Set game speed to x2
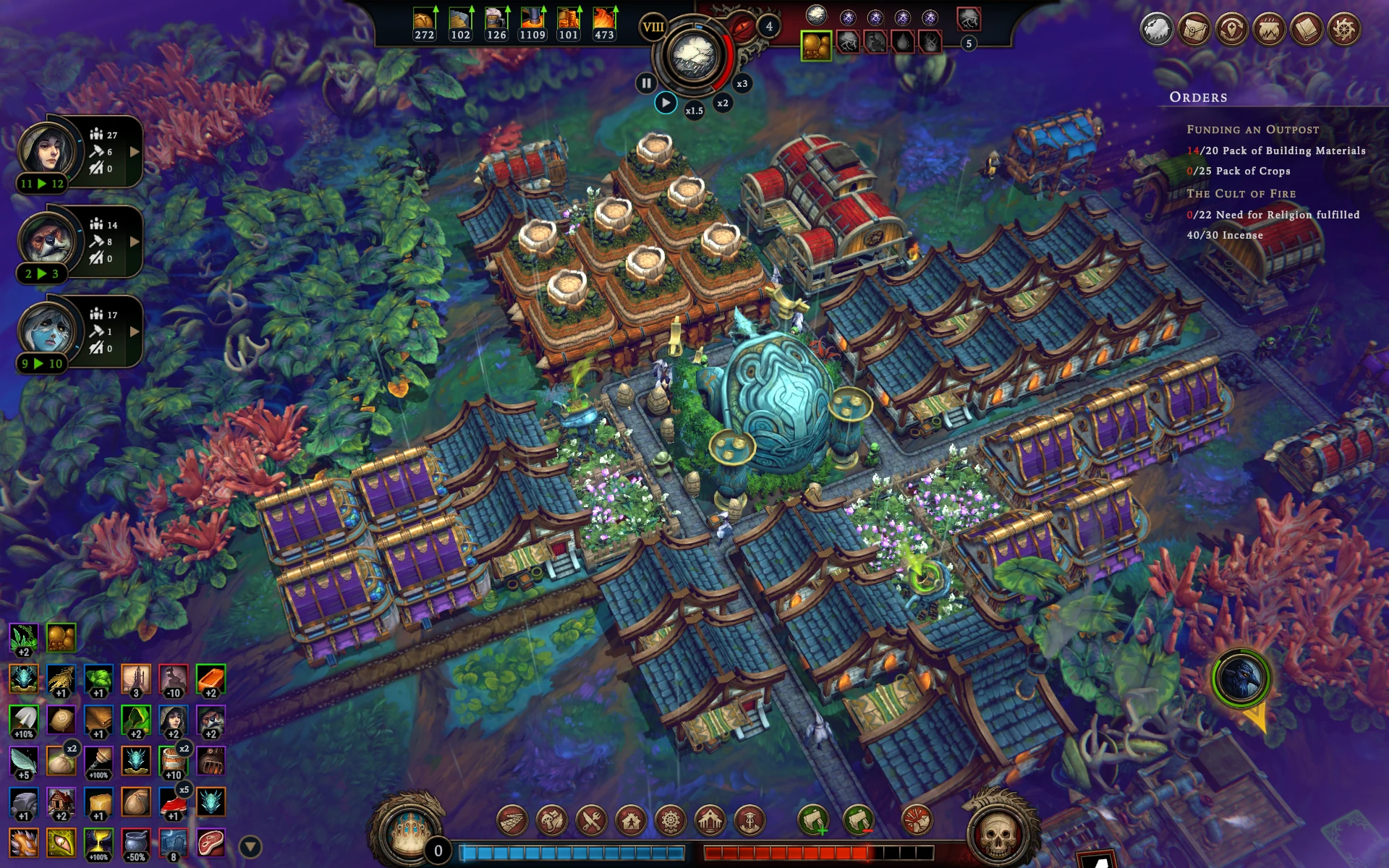The height and width of the screenshot is (868, 1389). click(722, 103)
